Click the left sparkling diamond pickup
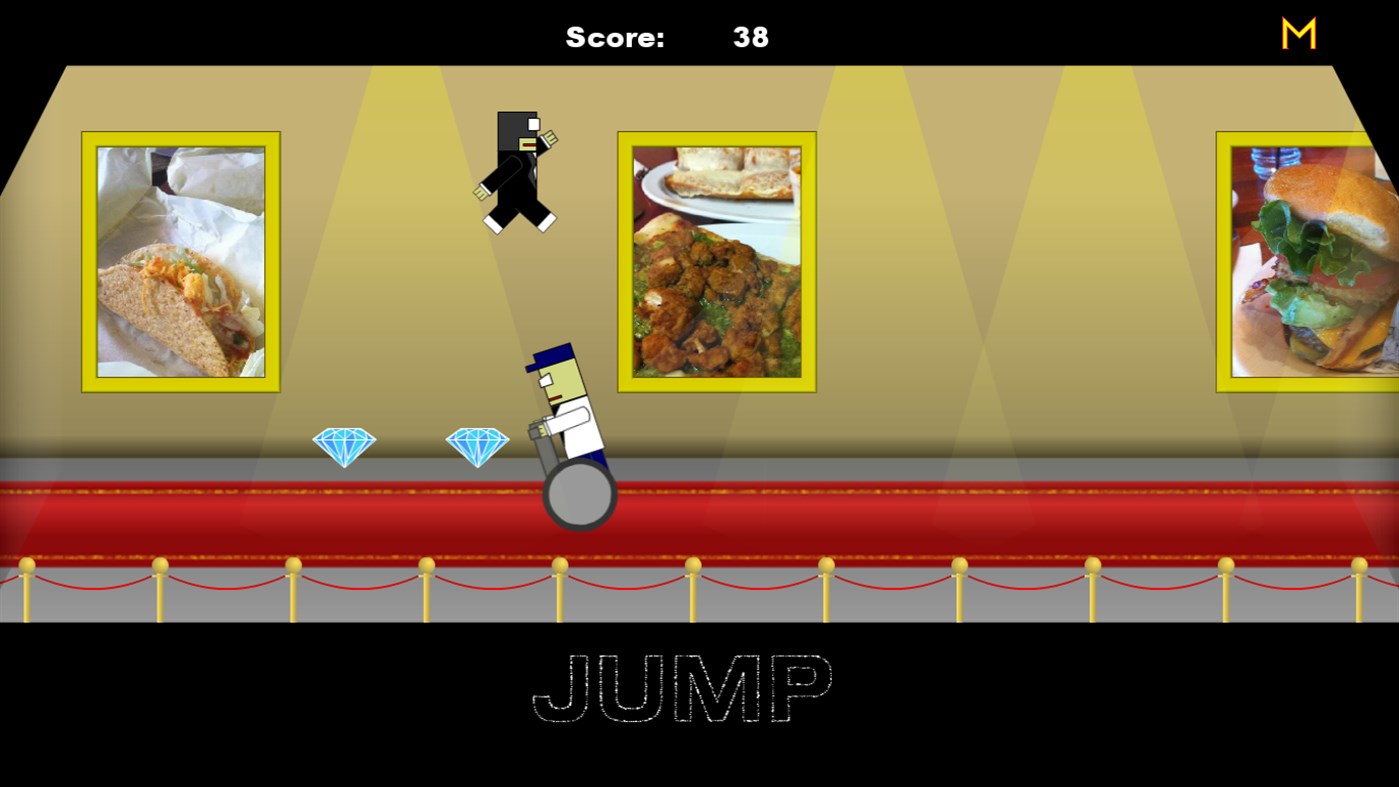 345,443
